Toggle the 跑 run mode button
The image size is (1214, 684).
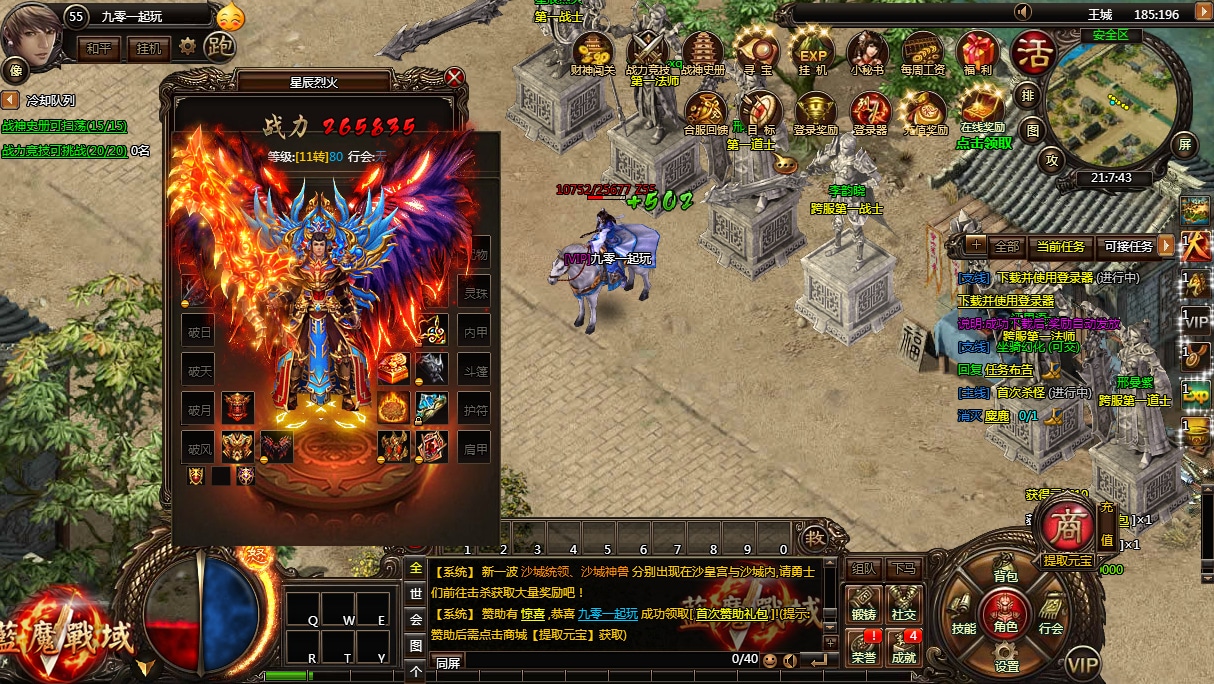(x=218, y=46)
